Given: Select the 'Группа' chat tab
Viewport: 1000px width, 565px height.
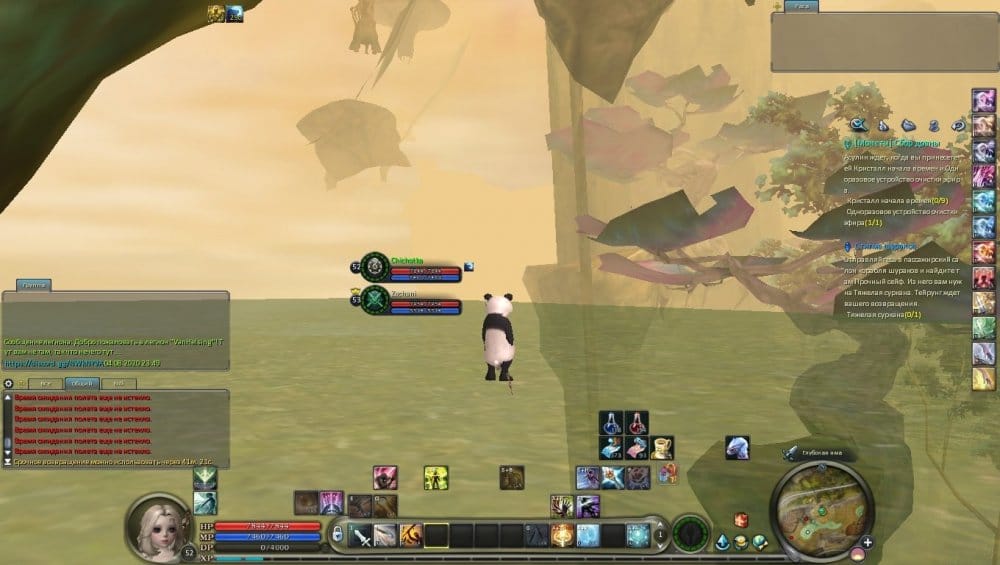Looking at the screenshot, I should [x=35, y=285].
